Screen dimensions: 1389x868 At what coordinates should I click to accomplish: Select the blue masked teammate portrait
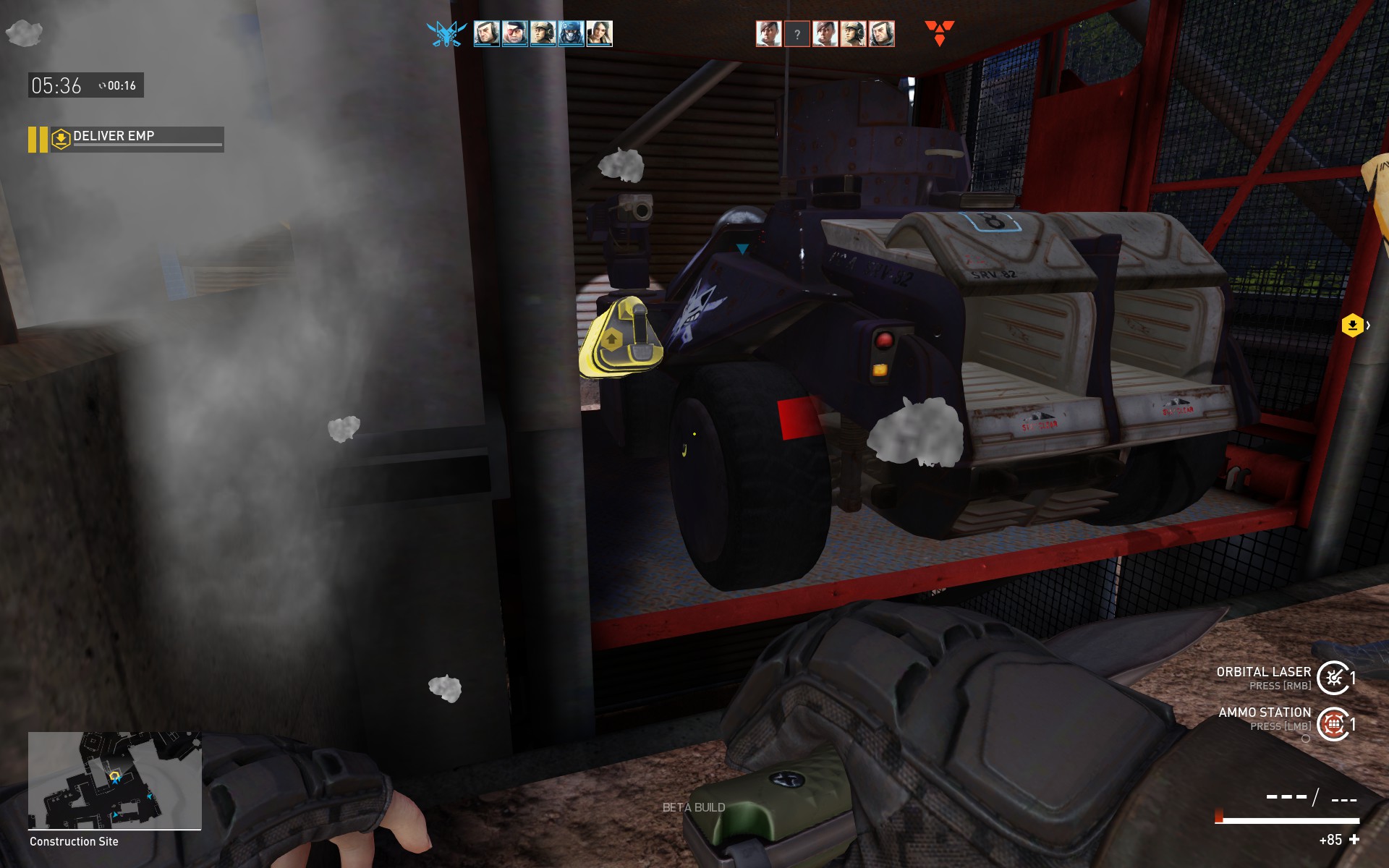coord(571,33)
